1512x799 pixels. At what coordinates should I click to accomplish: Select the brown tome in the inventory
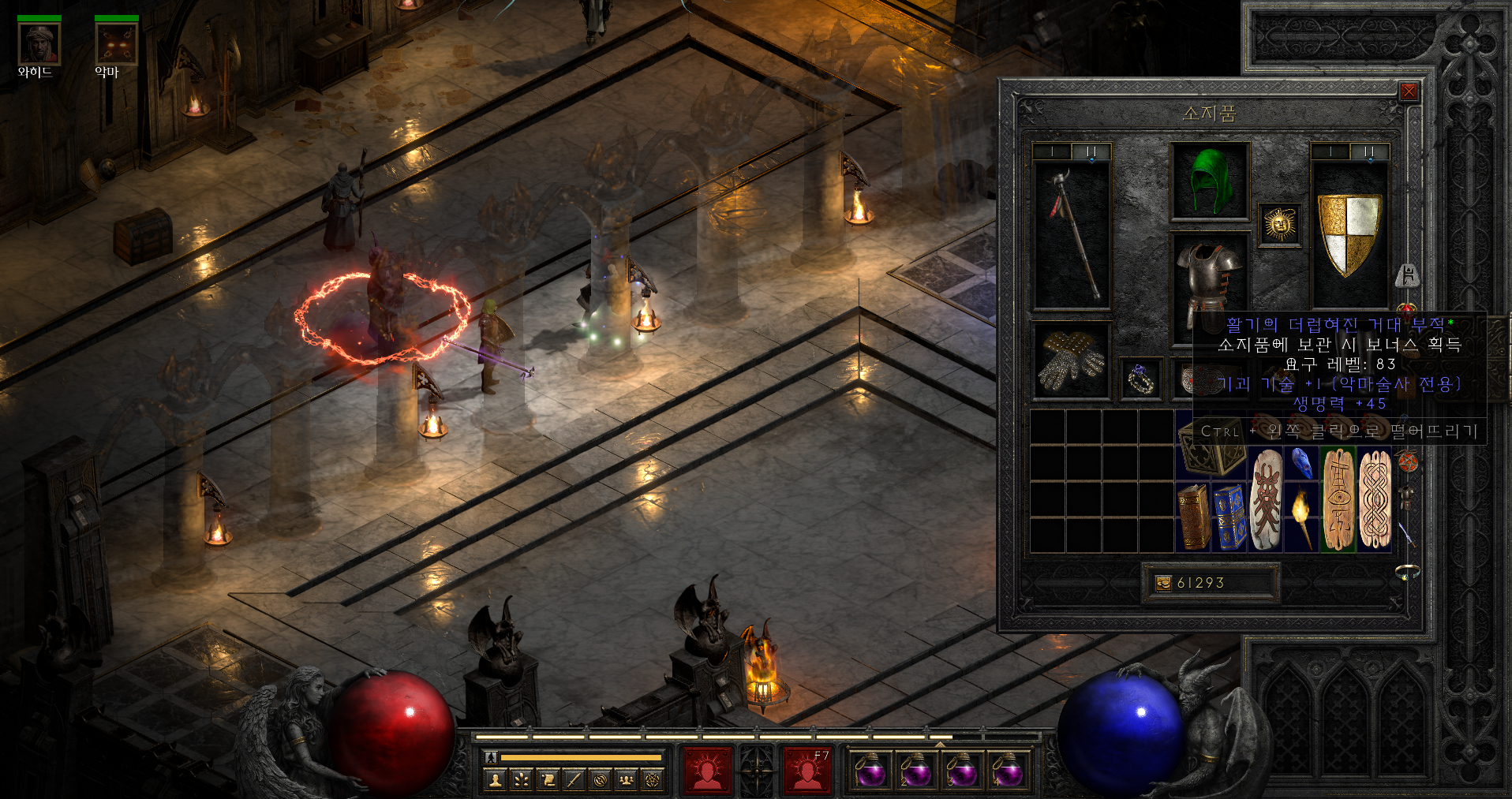pos(1193,517)
